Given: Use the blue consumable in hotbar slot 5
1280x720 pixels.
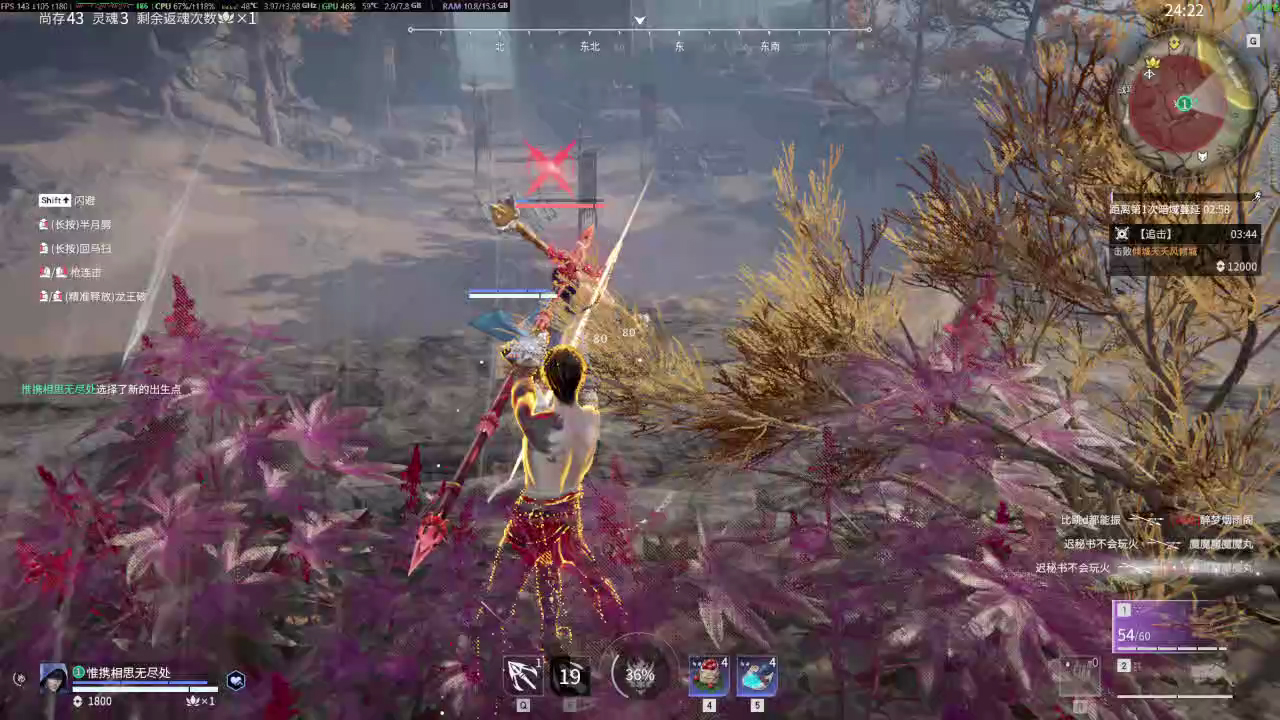Looking at the screenshot, I should (757, 676).
